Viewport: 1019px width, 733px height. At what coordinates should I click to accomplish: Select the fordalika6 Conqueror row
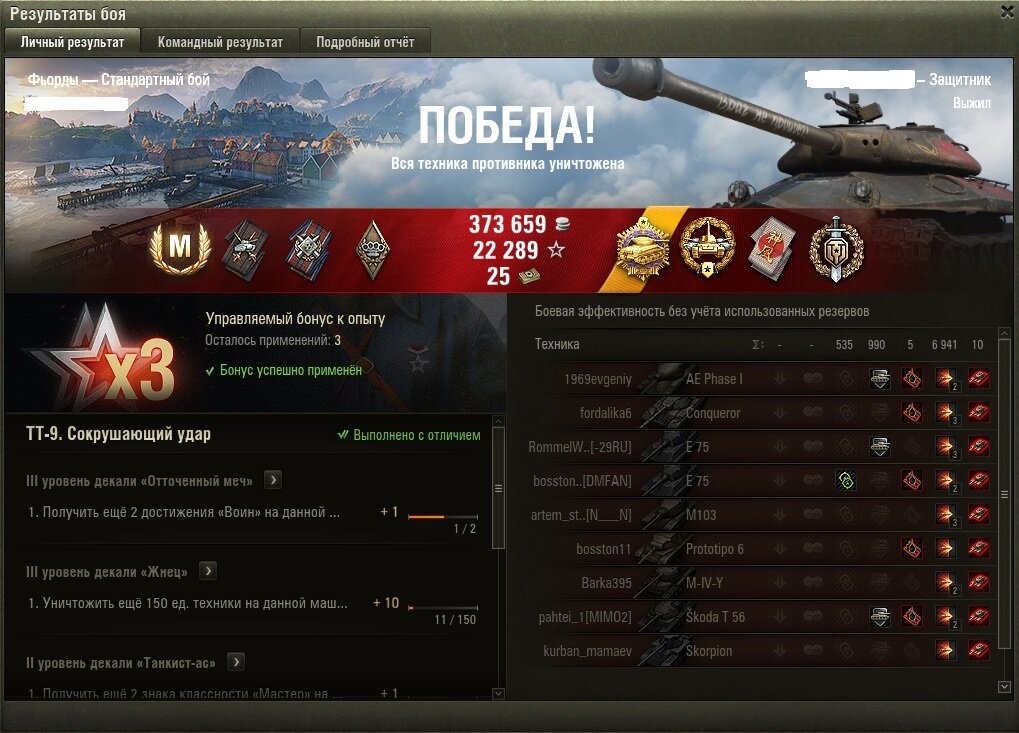[x=760, y=413]
